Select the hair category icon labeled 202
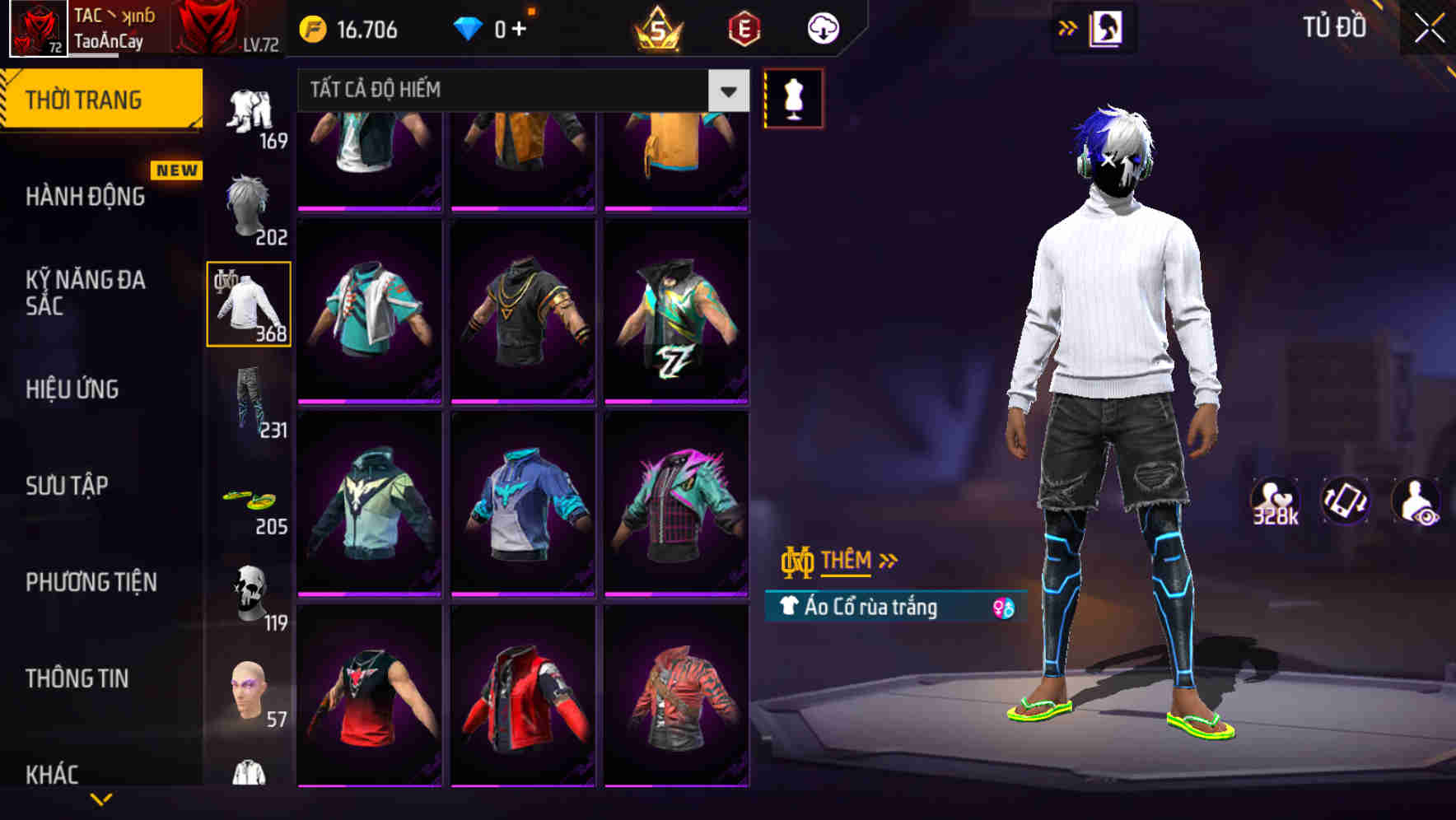1456x820 pixels. pyautogui.click(x=247, y=200)
